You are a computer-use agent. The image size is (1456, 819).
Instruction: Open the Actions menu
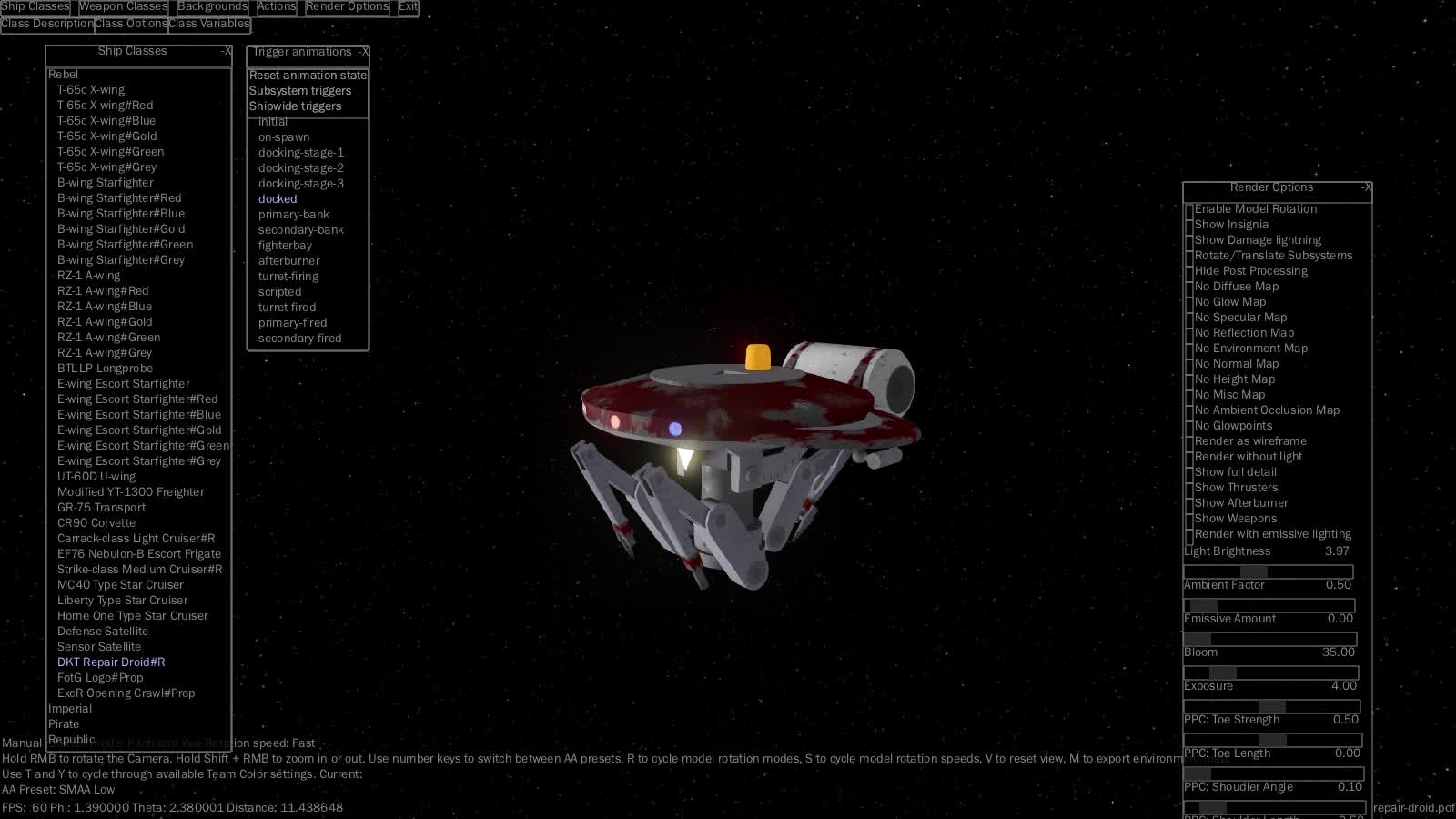click(277, 6)
